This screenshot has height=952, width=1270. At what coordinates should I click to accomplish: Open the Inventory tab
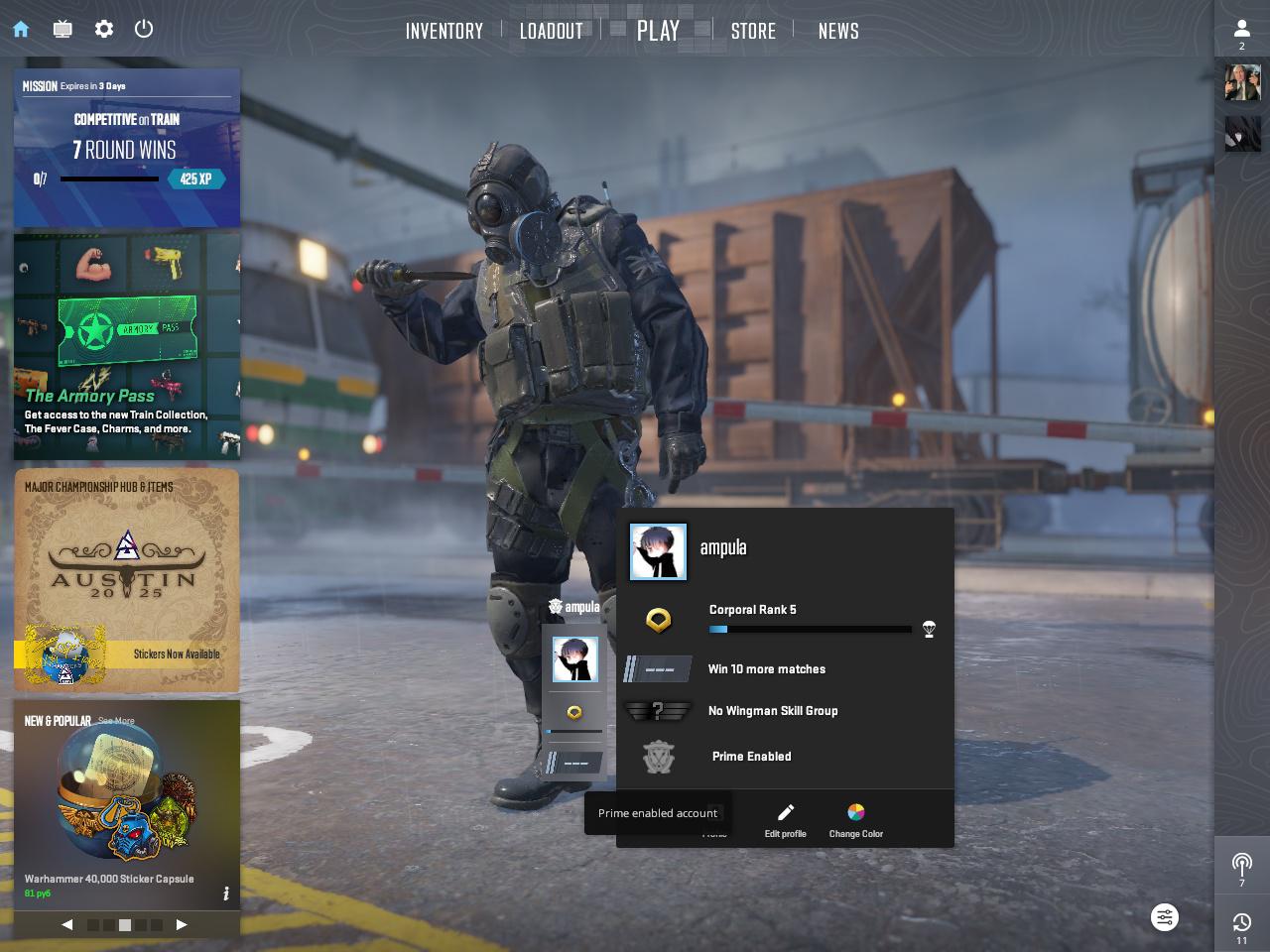click(x=444, y=31)
